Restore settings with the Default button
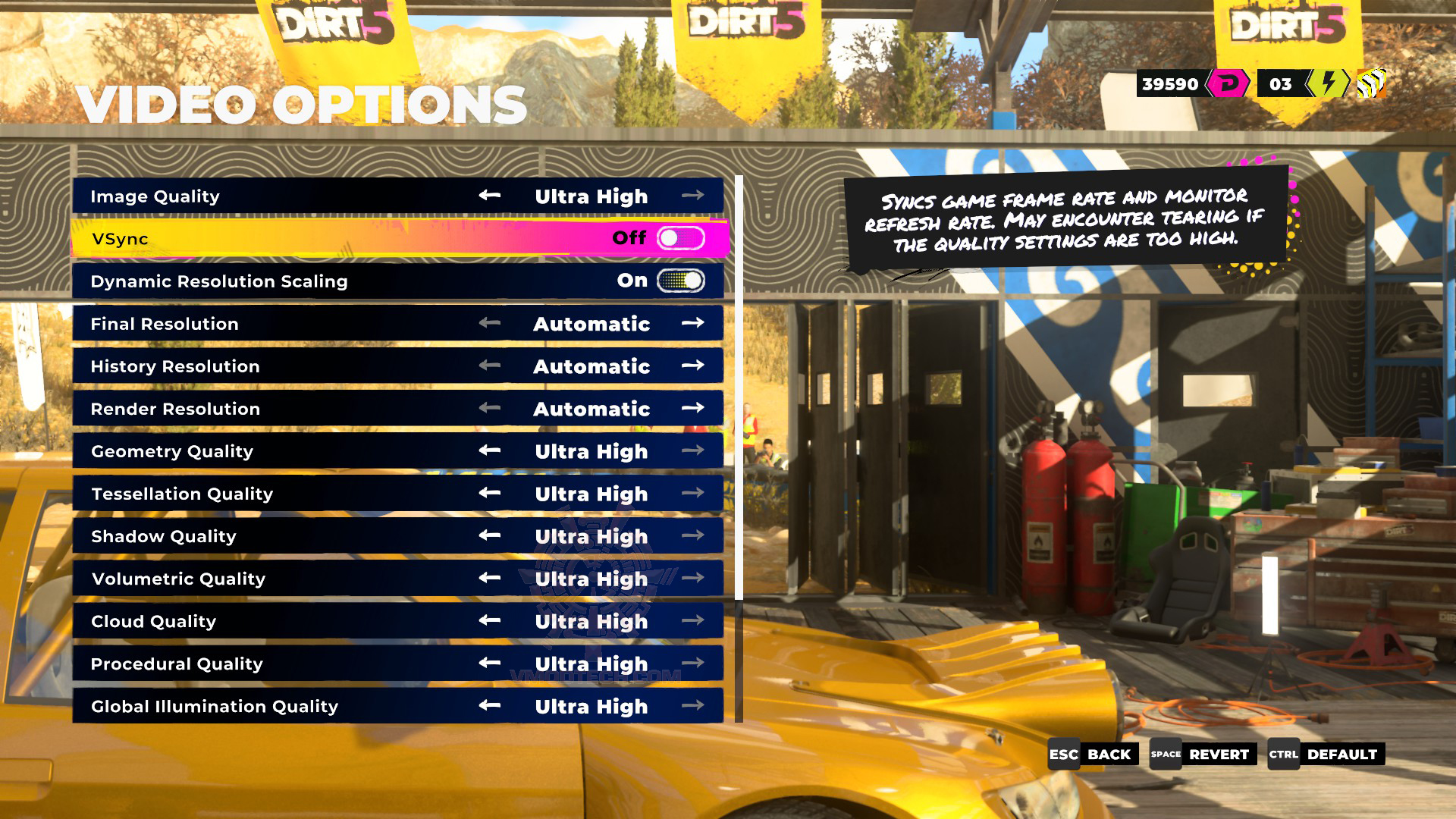1456x819 pixels. coord(1326,754)
